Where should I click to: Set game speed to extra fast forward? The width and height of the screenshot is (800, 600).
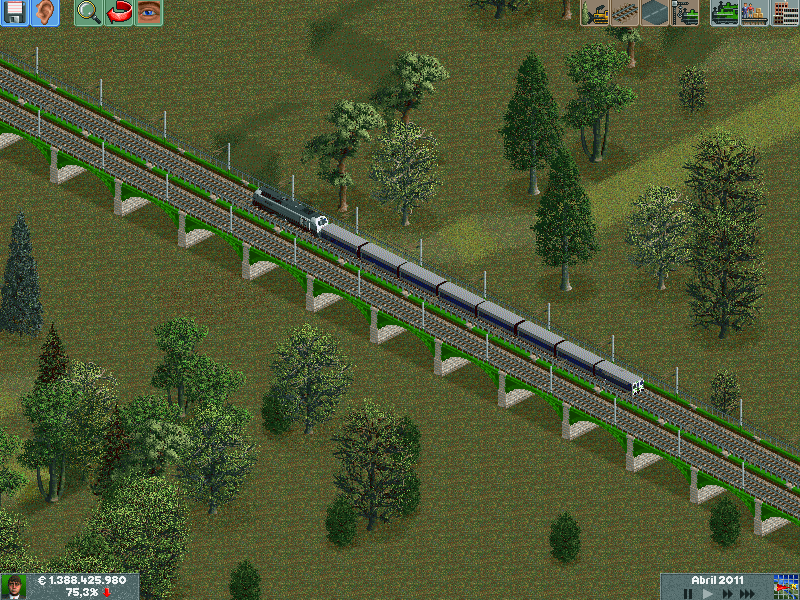(x=746, y=593)
